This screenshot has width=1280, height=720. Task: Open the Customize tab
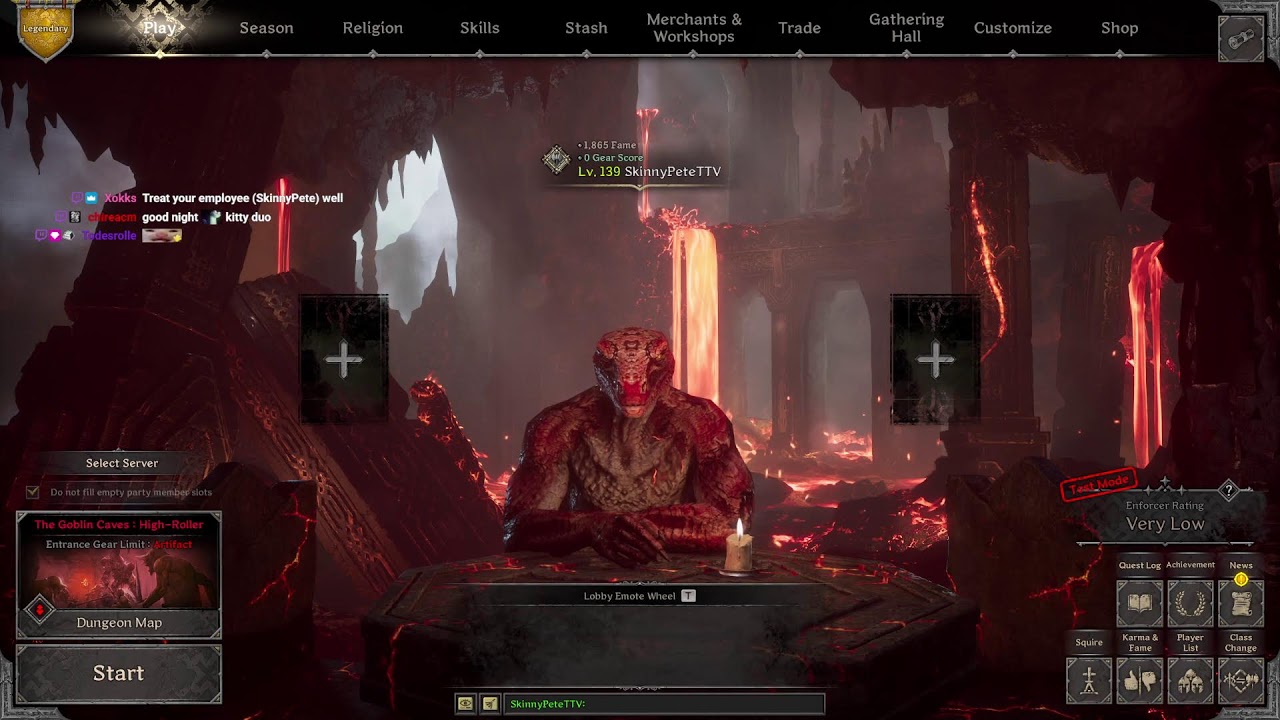click(1012, 28)
